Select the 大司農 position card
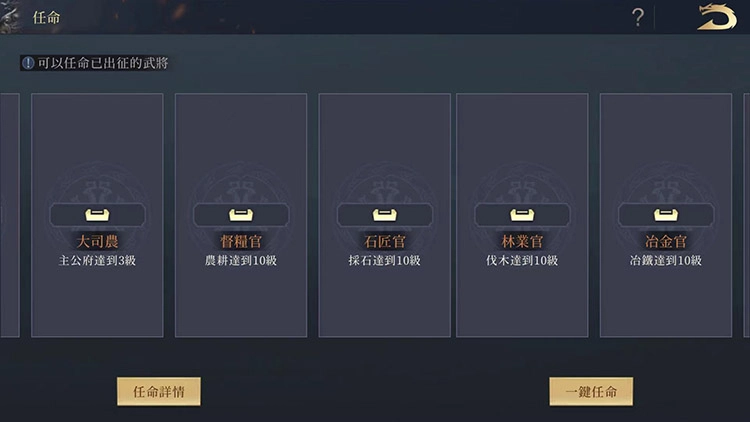 tap(97, 215)
